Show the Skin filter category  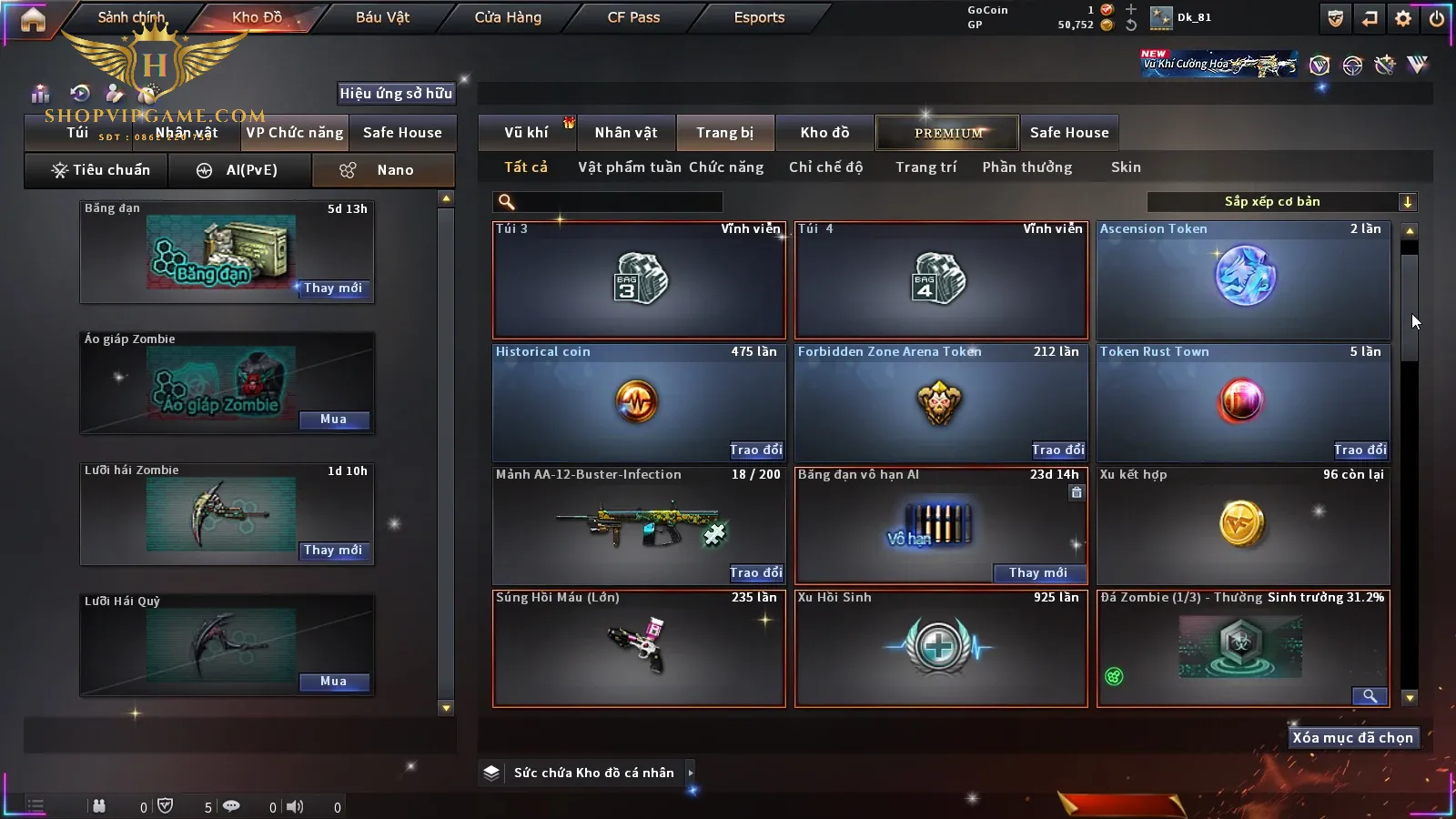[1126, 167]
